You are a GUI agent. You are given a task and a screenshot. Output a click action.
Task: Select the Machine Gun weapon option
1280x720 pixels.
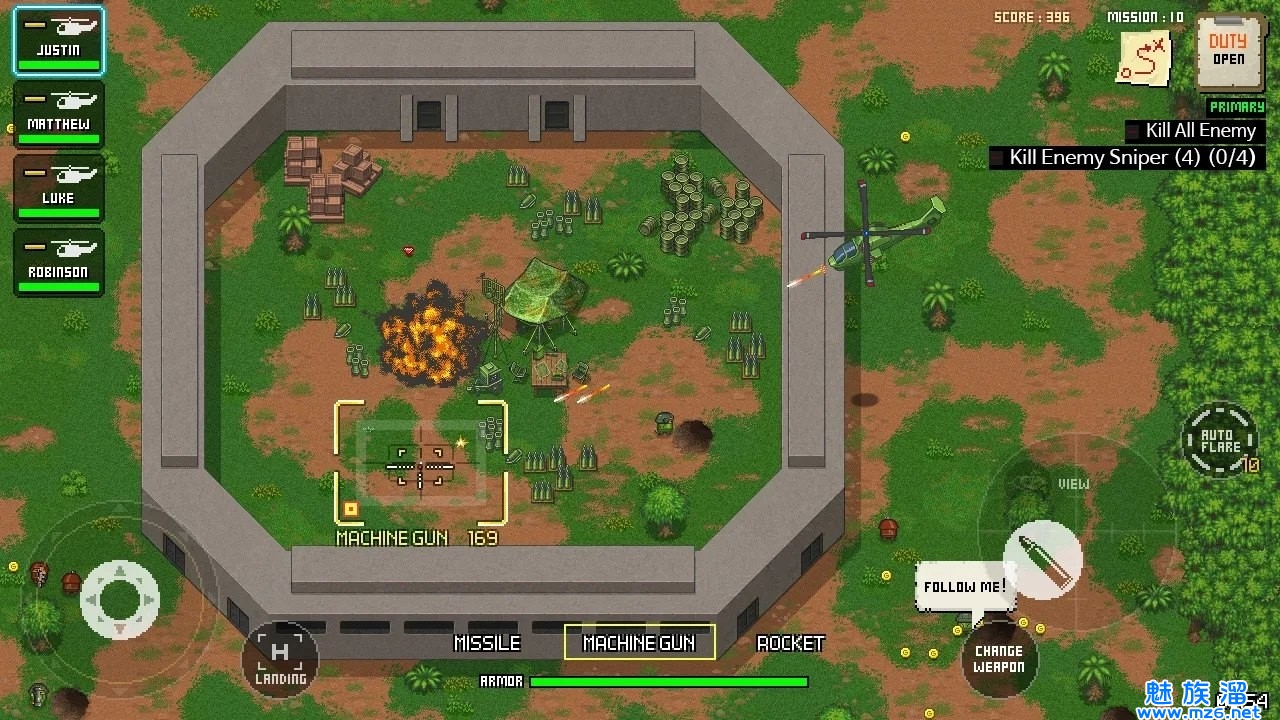(639, 643)
